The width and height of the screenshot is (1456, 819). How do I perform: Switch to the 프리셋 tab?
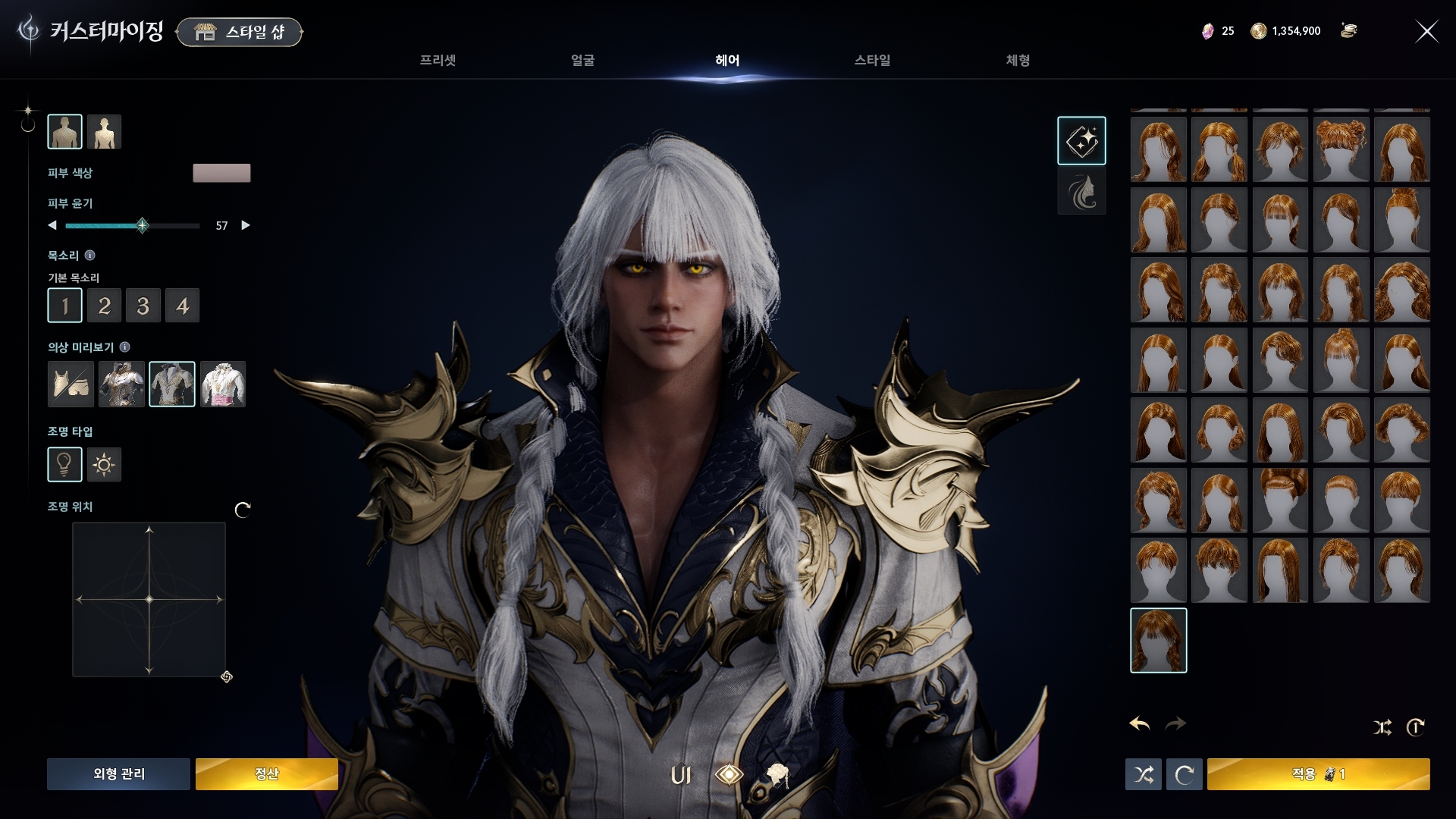(438, 61)
